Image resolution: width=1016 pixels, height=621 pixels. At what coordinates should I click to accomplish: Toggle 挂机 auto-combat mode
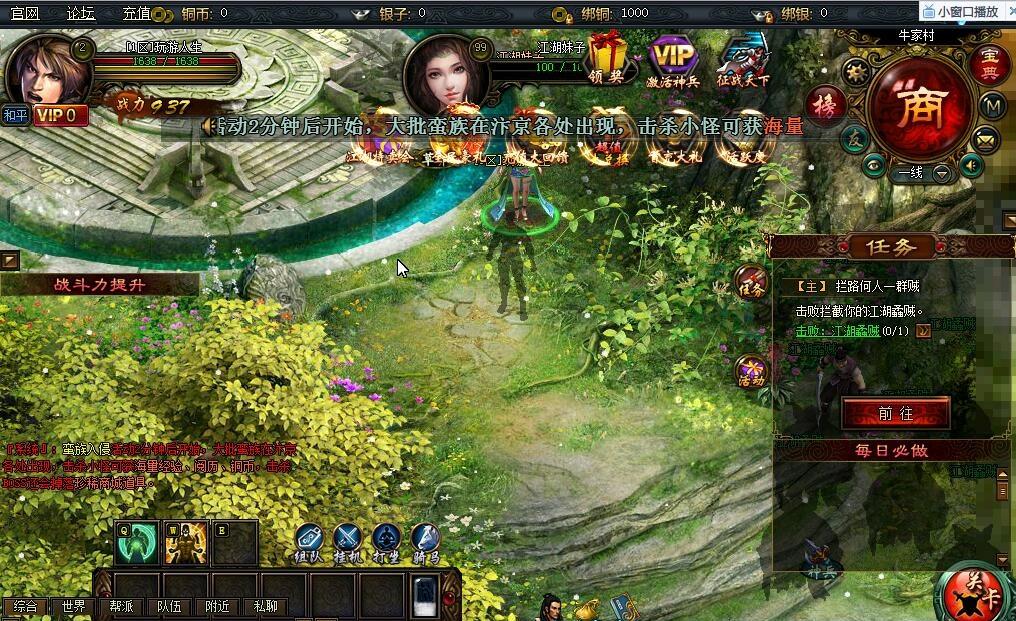pyautogui.click(x=348, y=541)
